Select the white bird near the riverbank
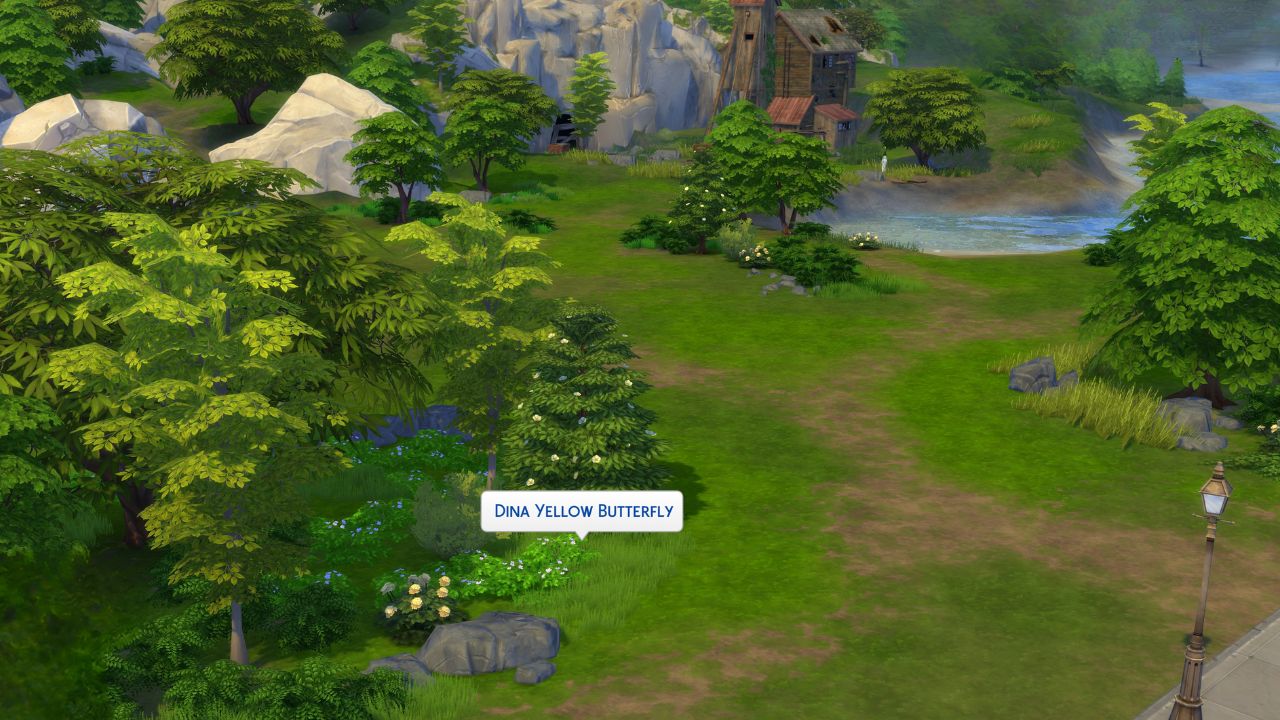Image resolution: width=1280 pixels, height=720 pixels. tap(882, 165)
